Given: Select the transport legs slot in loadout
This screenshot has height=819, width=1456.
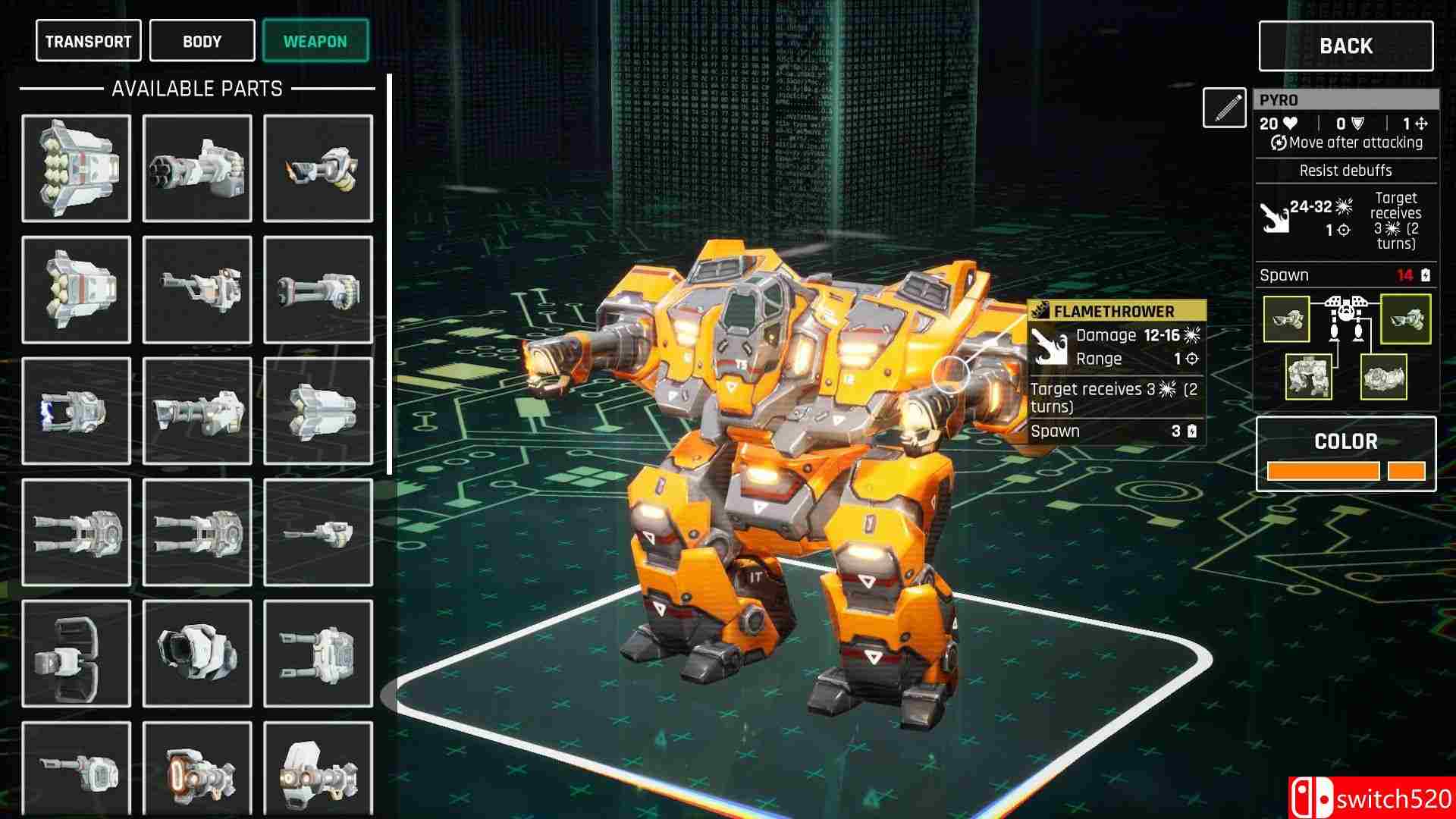Looking at the screenshot, I should [1383, 377].
